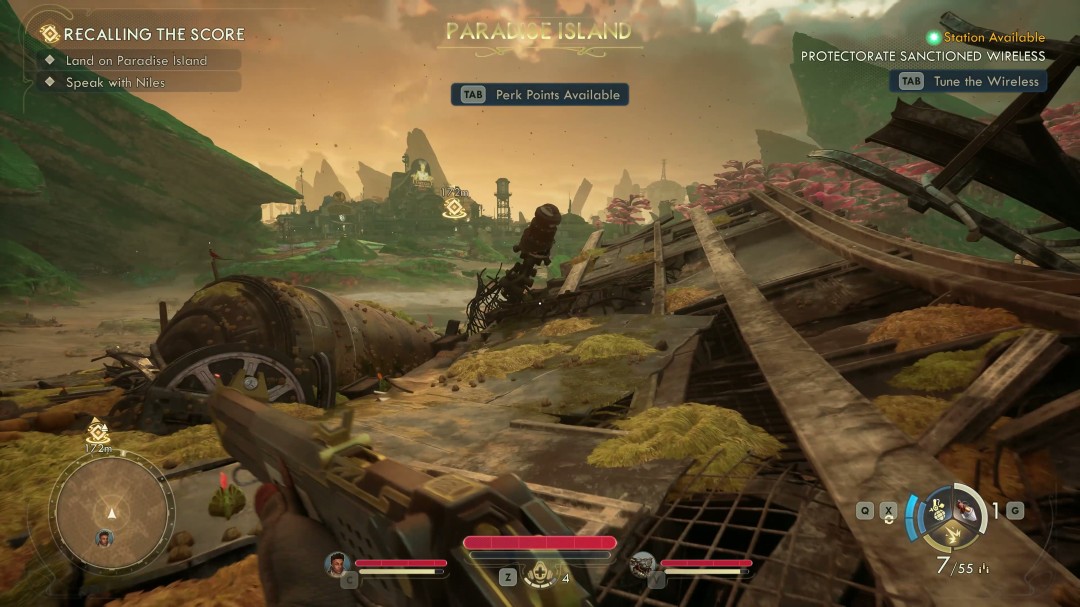Image resolution: width=1080 pixels, height=607 pixels.
Task: Select the Land on Paradise Island objective
Action: (136, 60)
